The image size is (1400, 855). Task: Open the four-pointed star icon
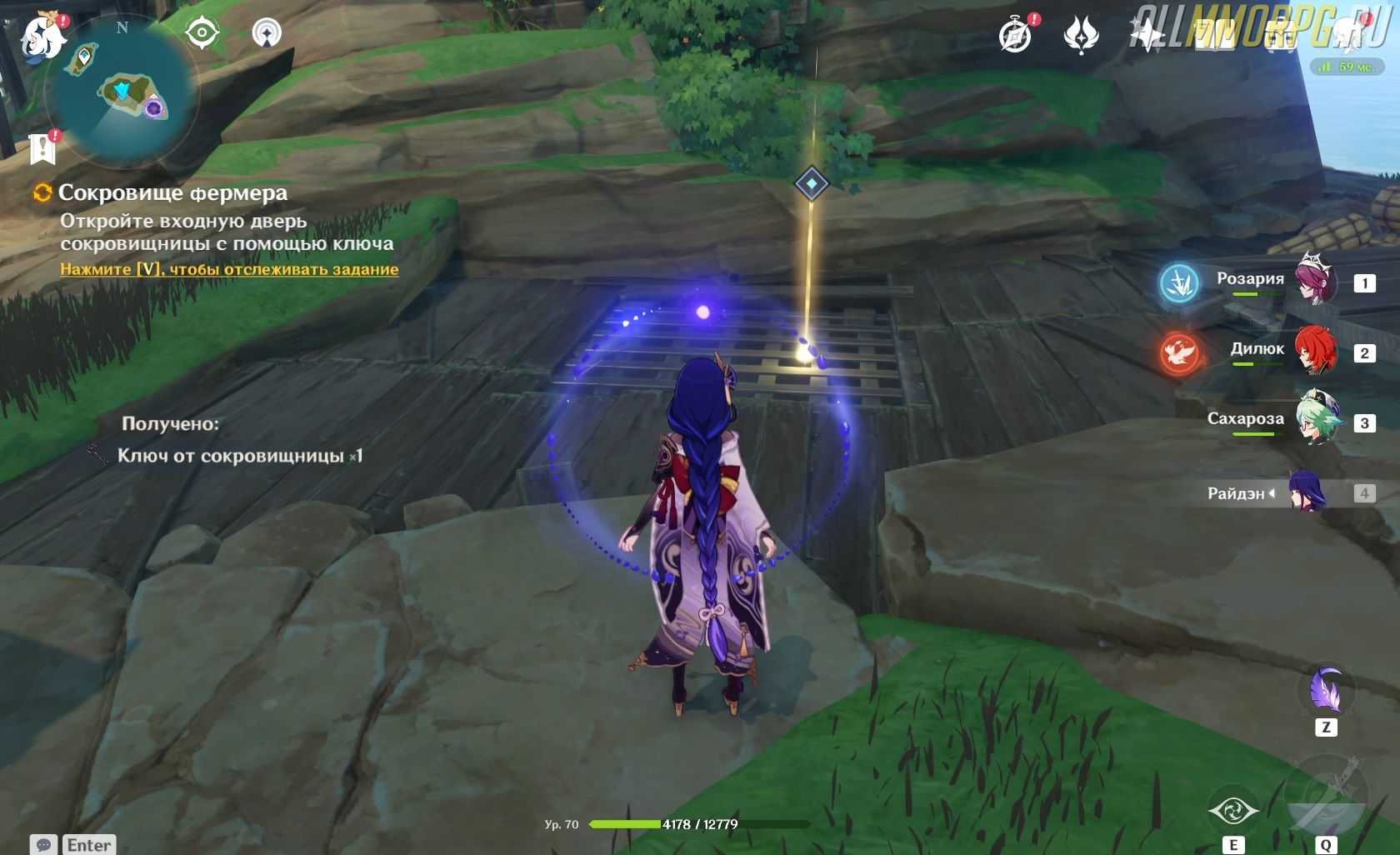pos(1147,36)
